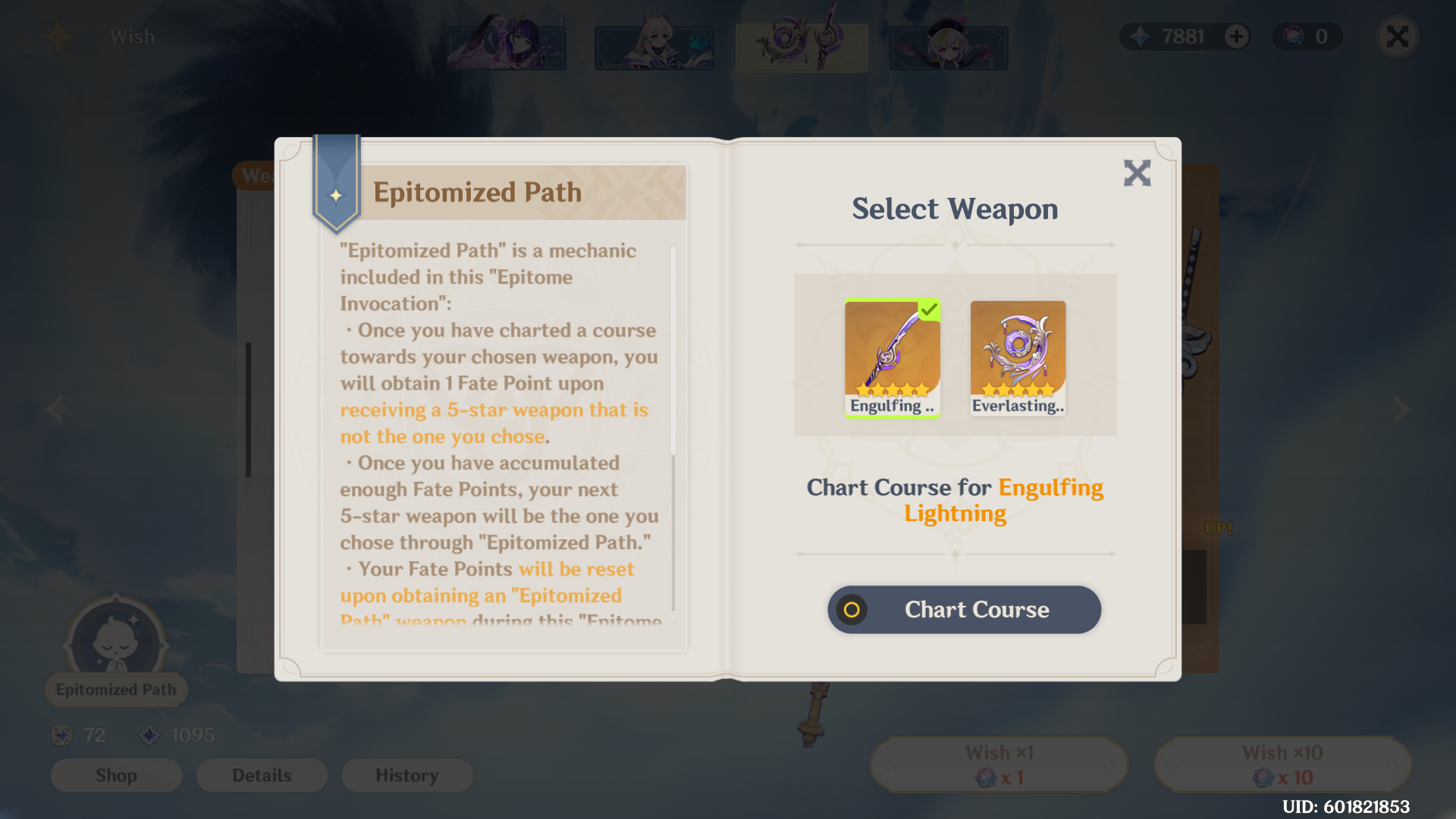Select the Engulfing Lightning weapon
Image resolution: width=1456 pixels, height=819 pixels.
(892, 355)
